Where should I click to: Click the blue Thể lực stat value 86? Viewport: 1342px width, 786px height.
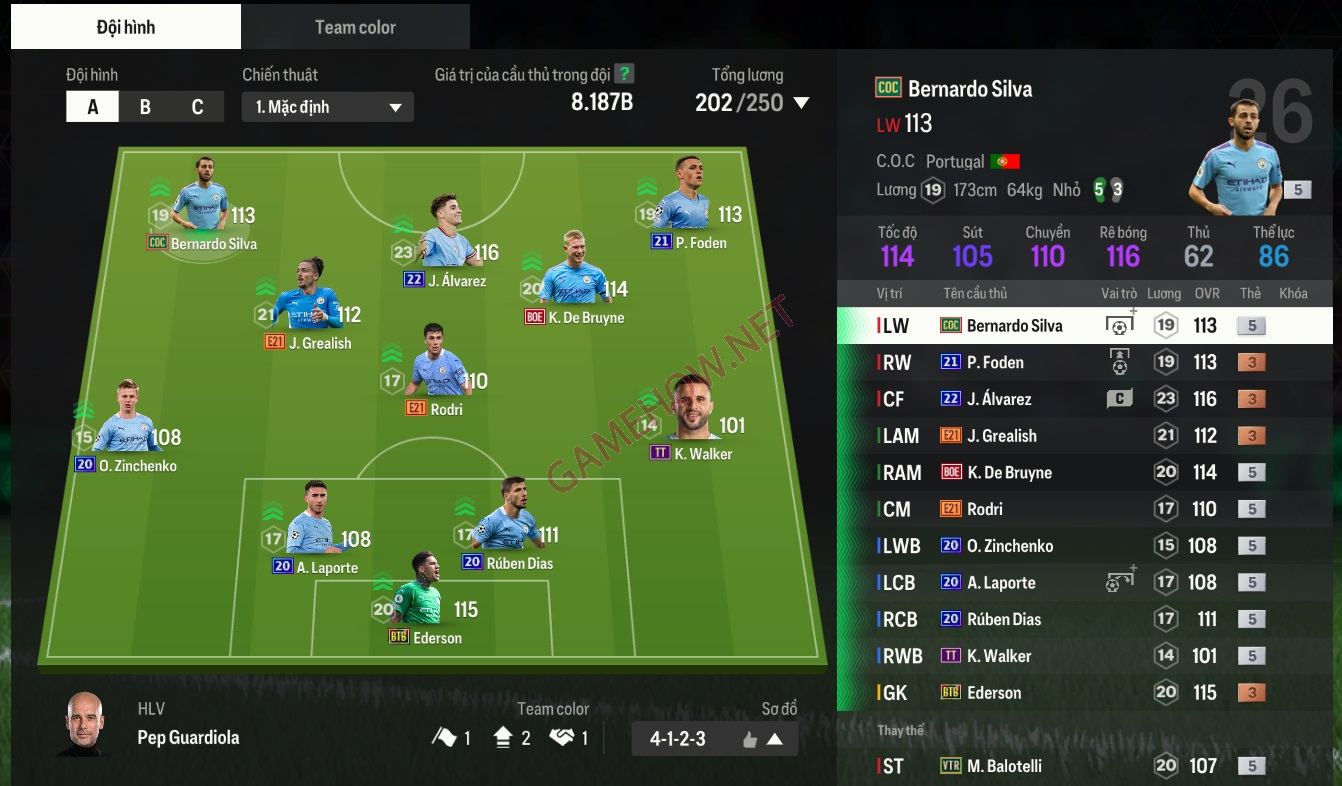point(1275,255)
